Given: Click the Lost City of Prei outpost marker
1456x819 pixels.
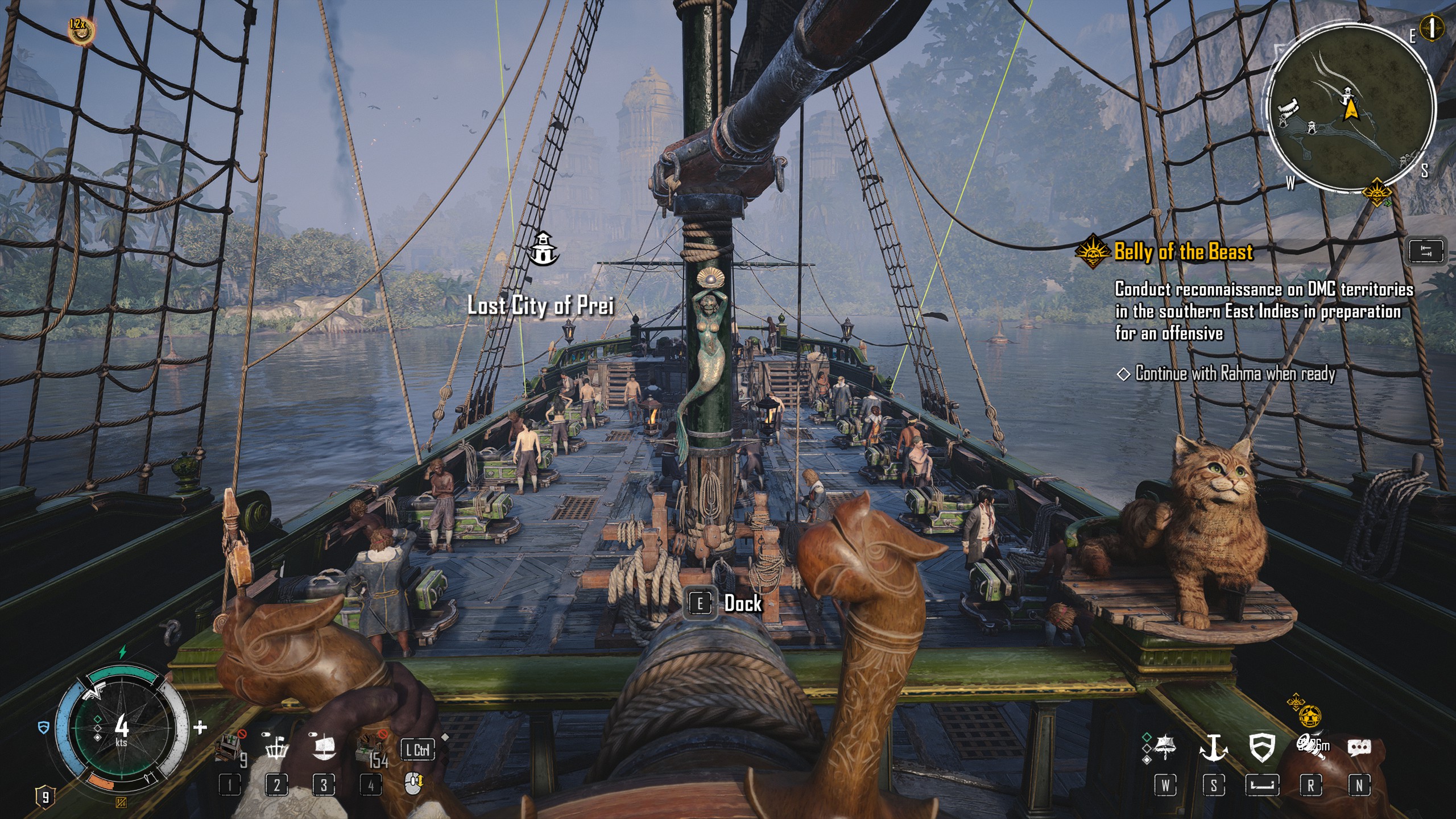Looking at the screenshot, I should pos(544,249).
